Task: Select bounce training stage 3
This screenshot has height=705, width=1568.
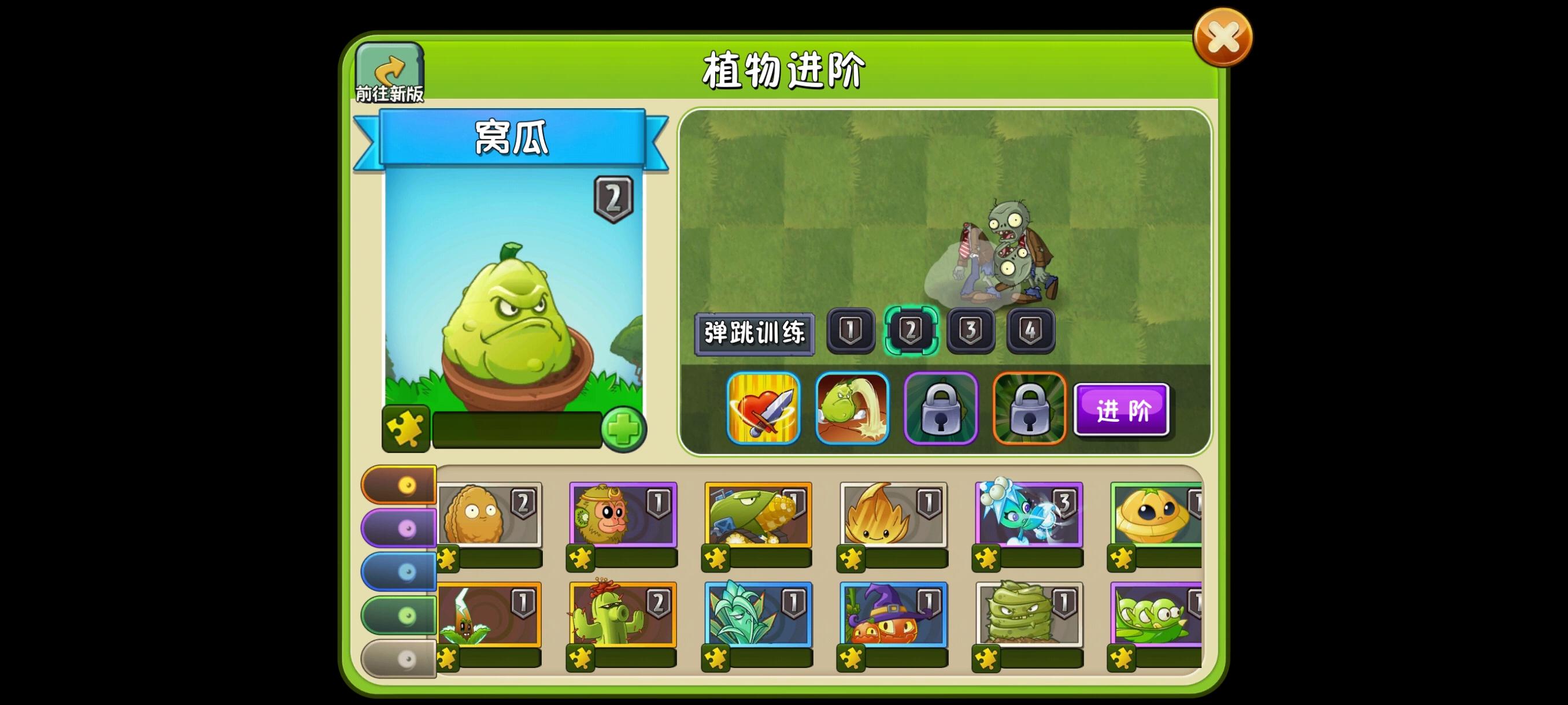Action: coord(972,332)
